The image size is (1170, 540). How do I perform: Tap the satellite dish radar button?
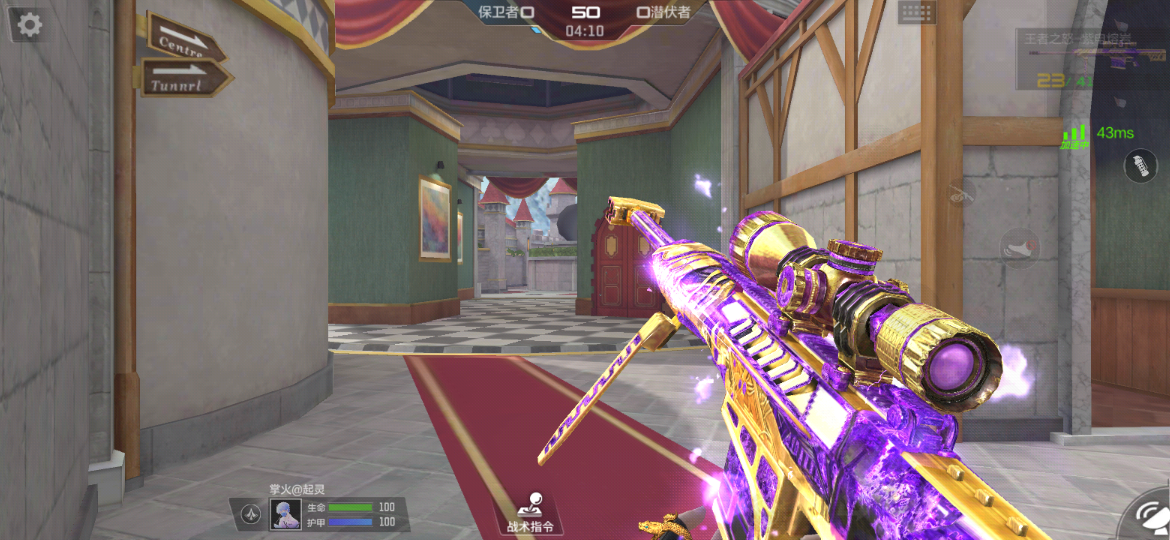[1147, 520]
